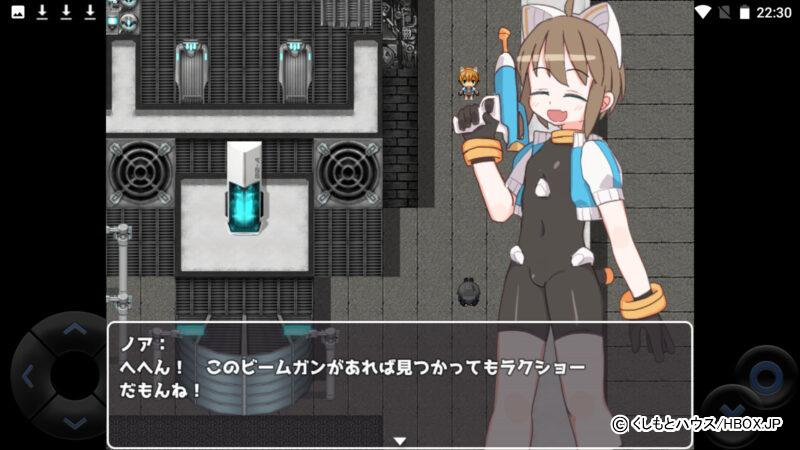
Task: Tap the blue circle confirm button
Action: tap(766, 377)
